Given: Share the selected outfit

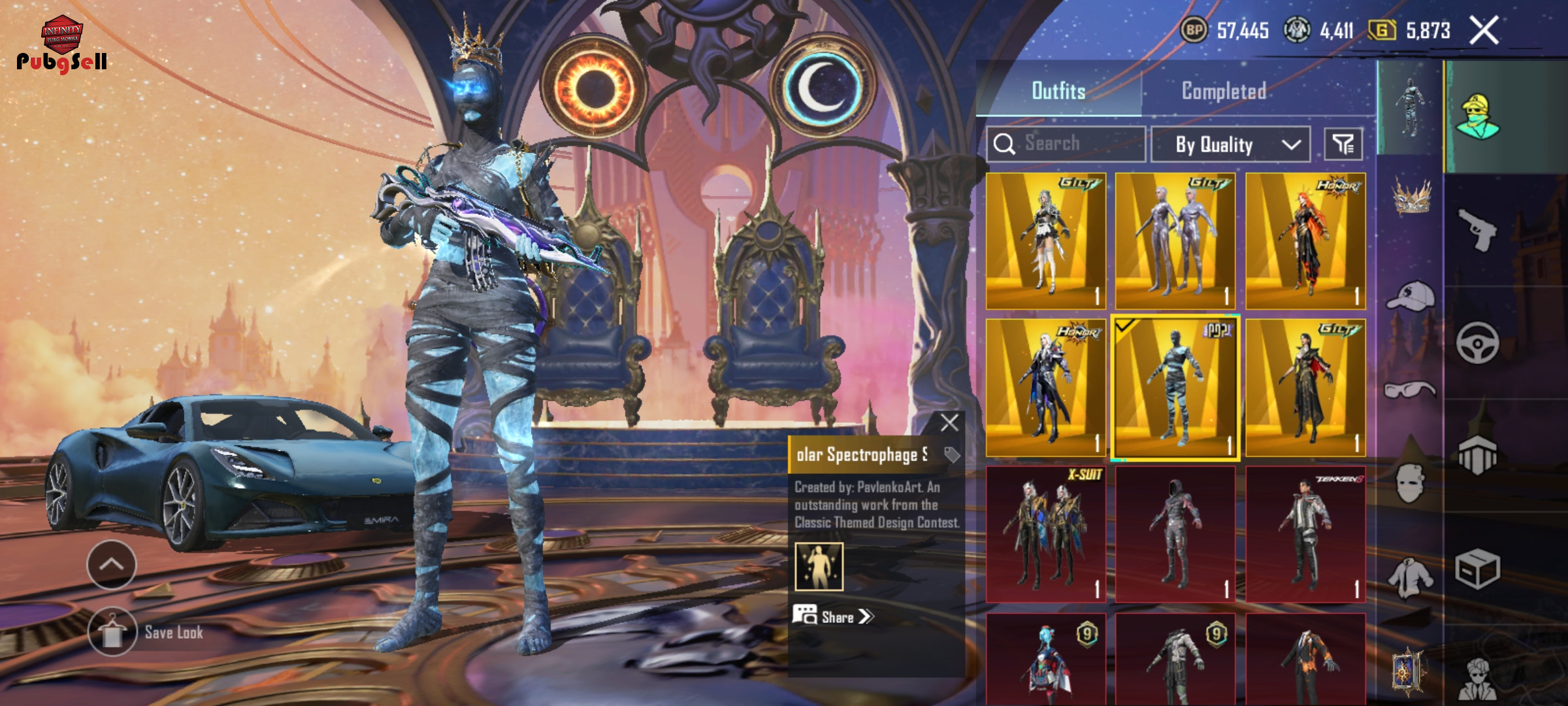Looking at the screenshot, I should tap(833, 616).
